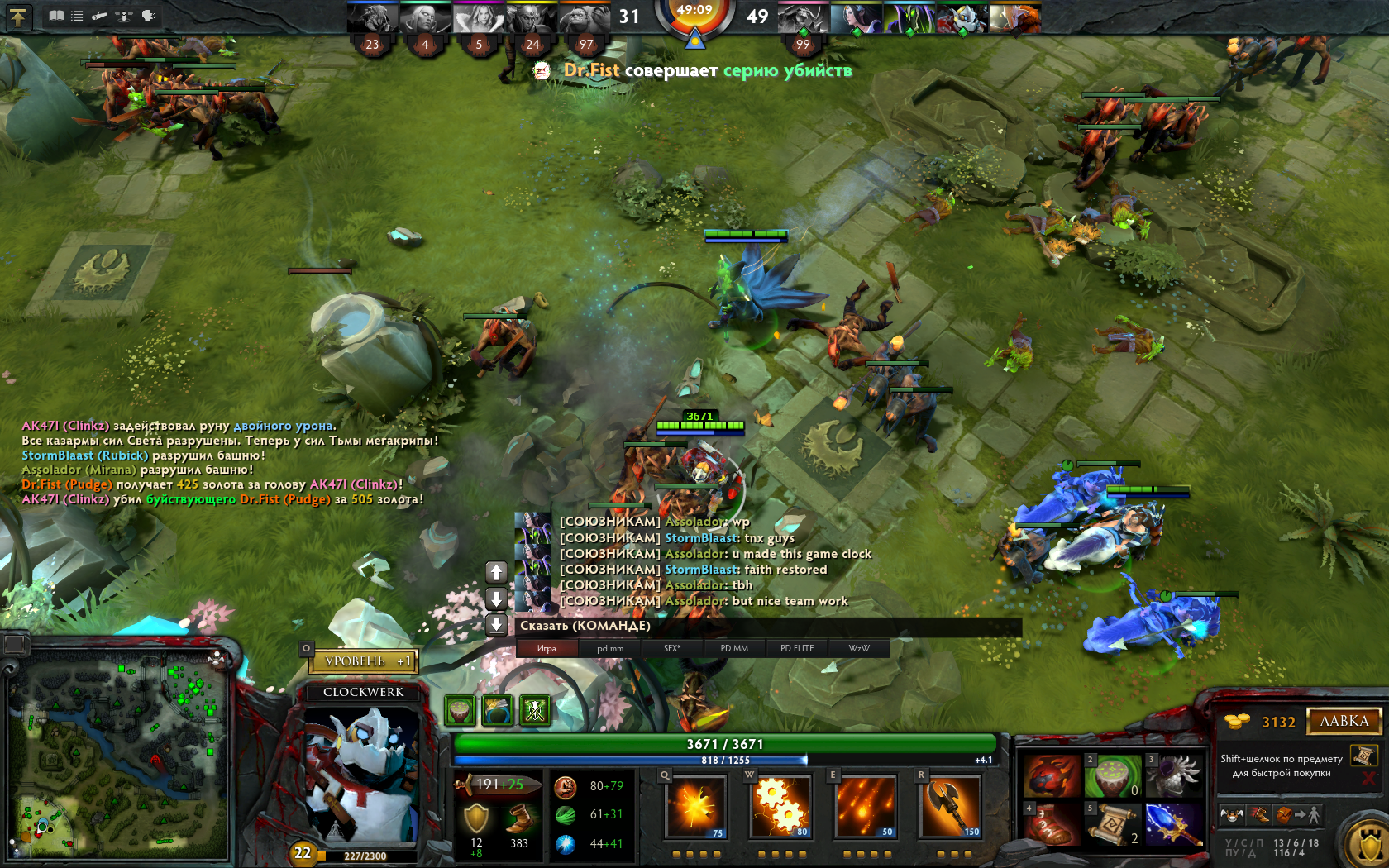
Task: Select the Aghanim's Scepter inventory slot
Action: (1174, 824)
